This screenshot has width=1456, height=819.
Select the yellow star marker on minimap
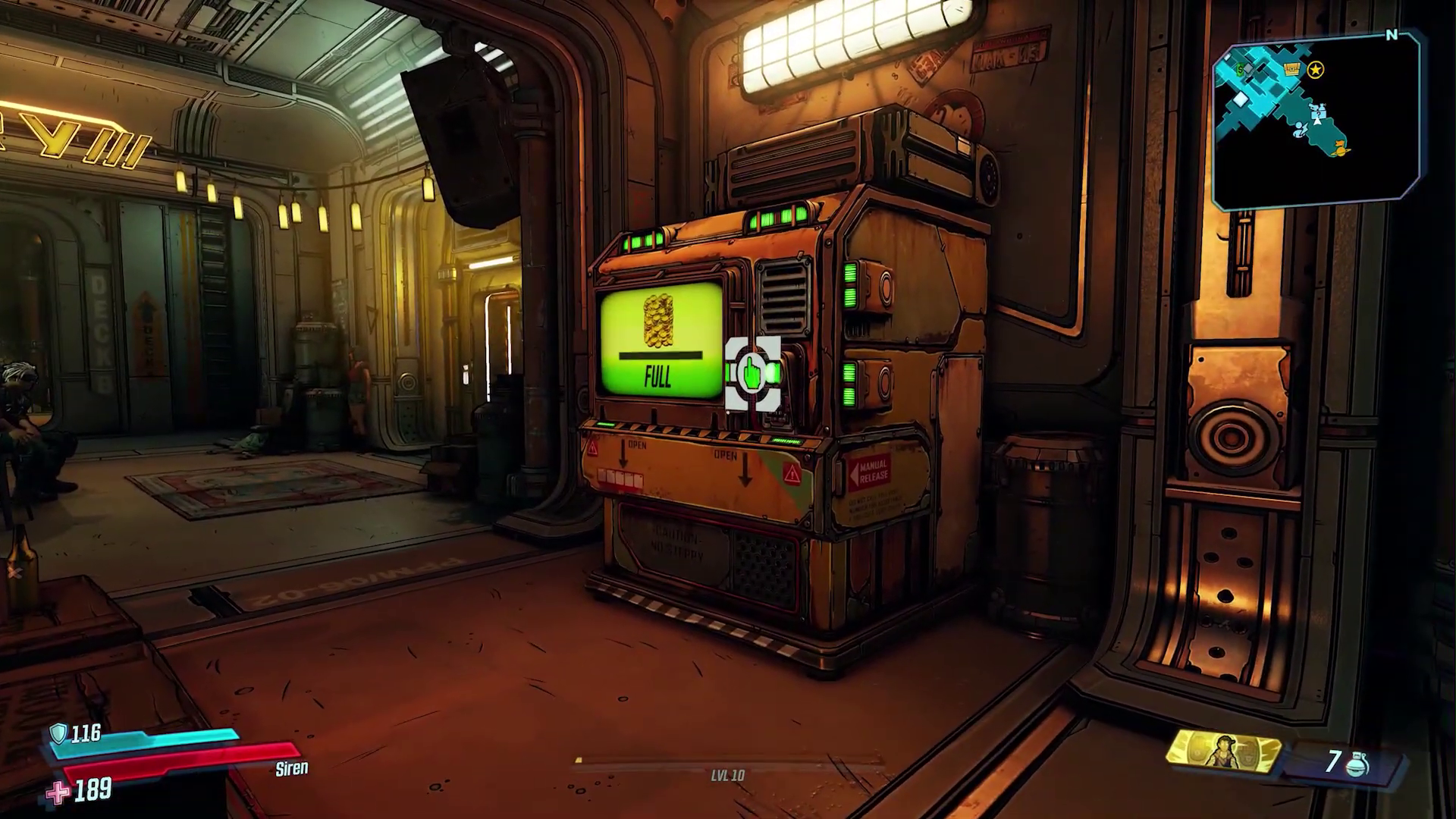point(1316,71)
